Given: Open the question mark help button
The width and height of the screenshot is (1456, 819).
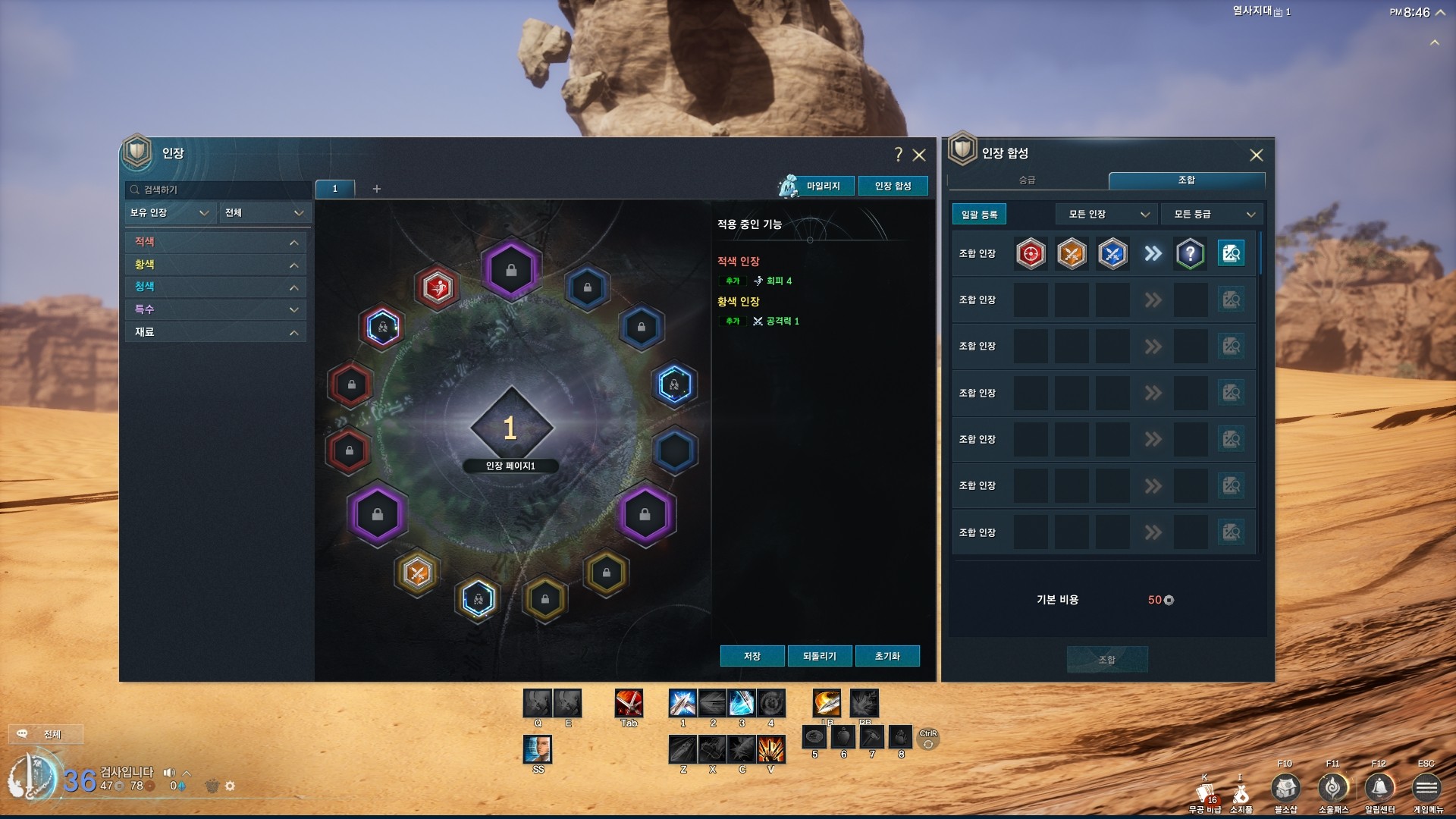Looking at the screenshot, I should (899, 155).
